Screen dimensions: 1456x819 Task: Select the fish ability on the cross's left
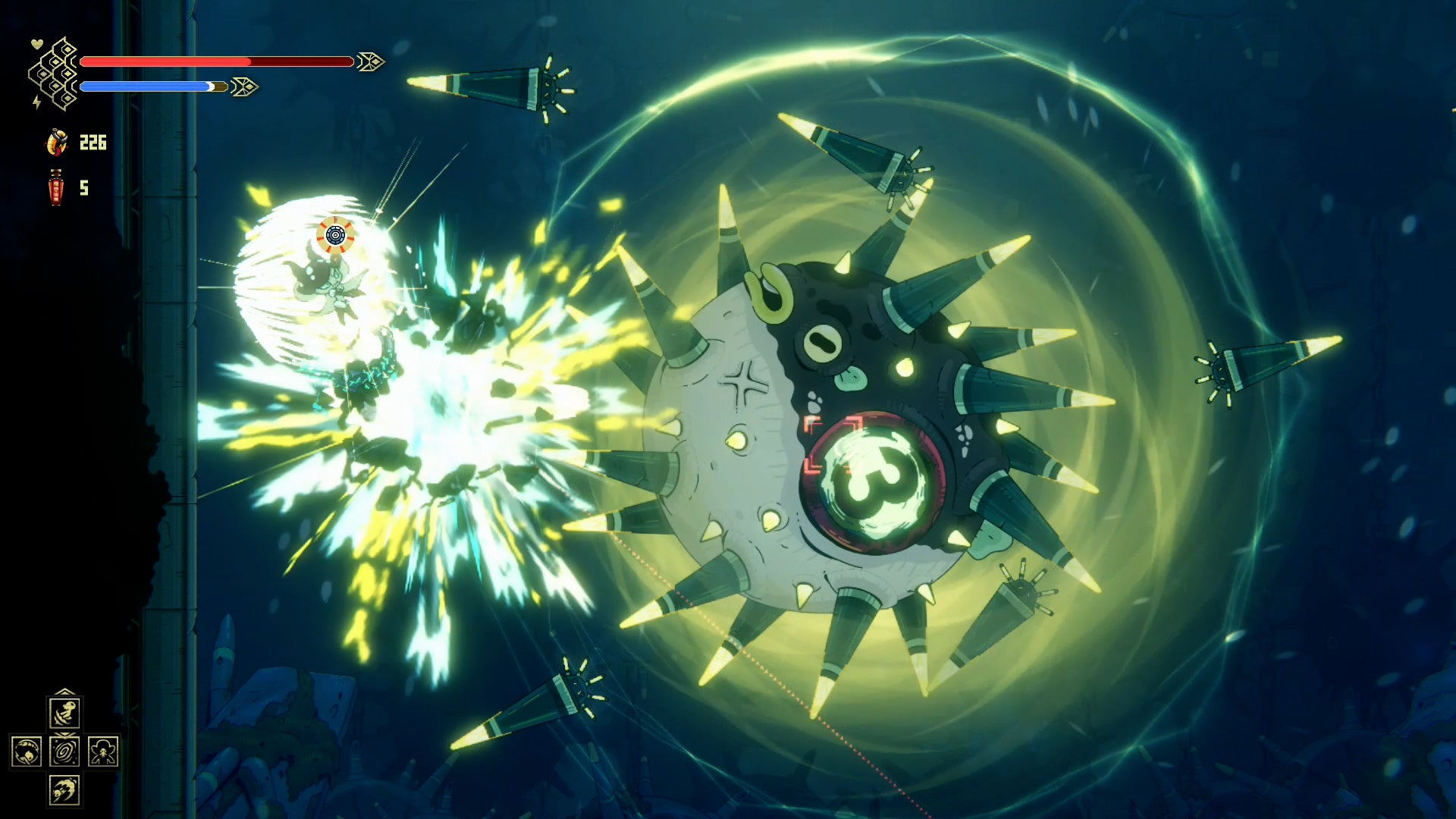click(x=26, y=752)
